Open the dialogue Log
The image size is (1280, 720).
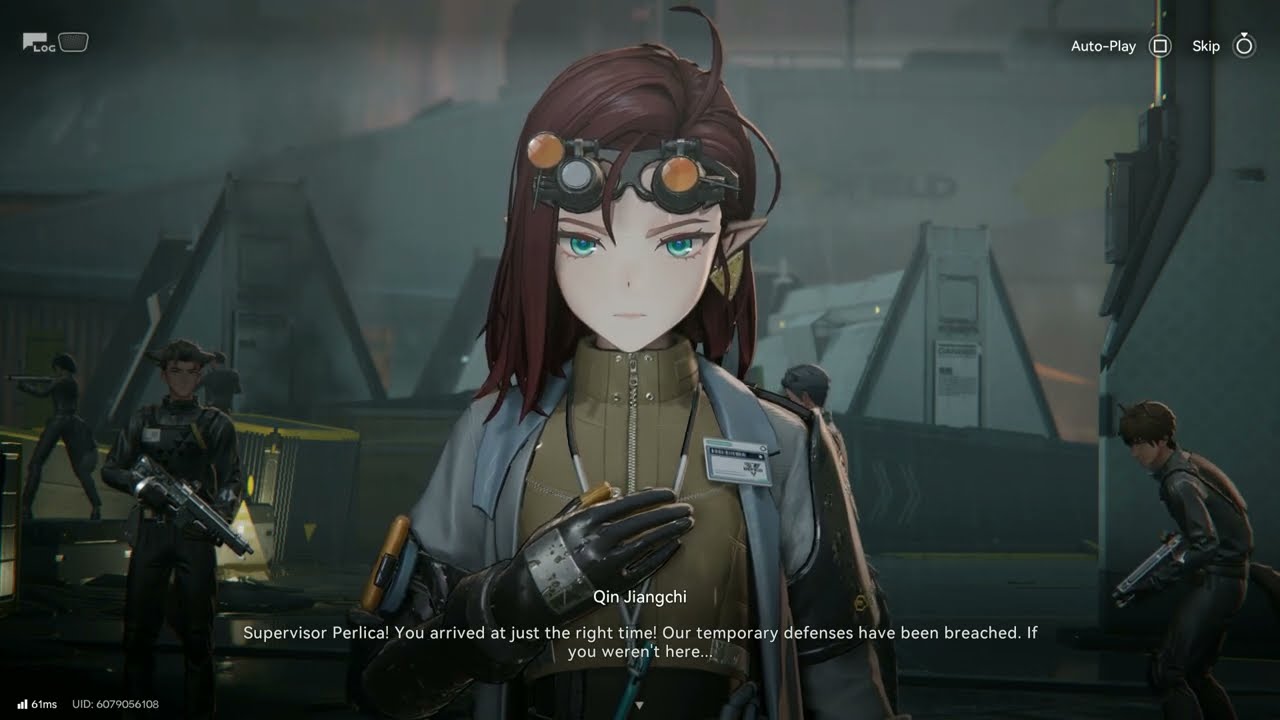tap(40, 43)
